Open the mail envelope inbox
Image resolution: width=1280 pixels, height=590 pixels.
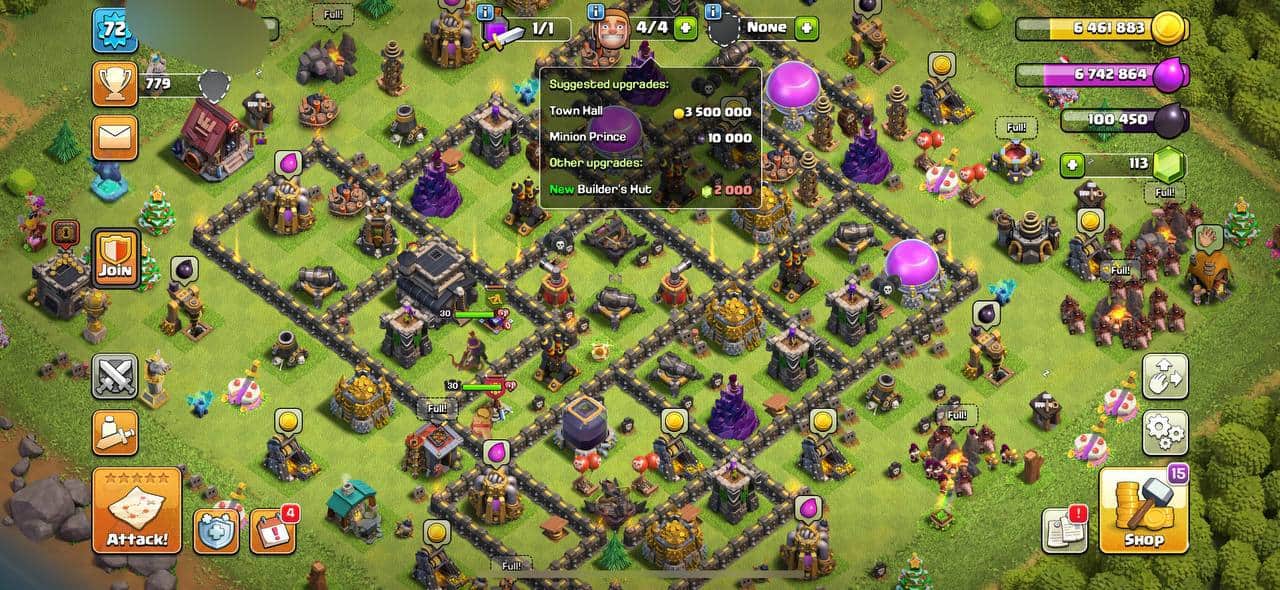tap(115, 137)
